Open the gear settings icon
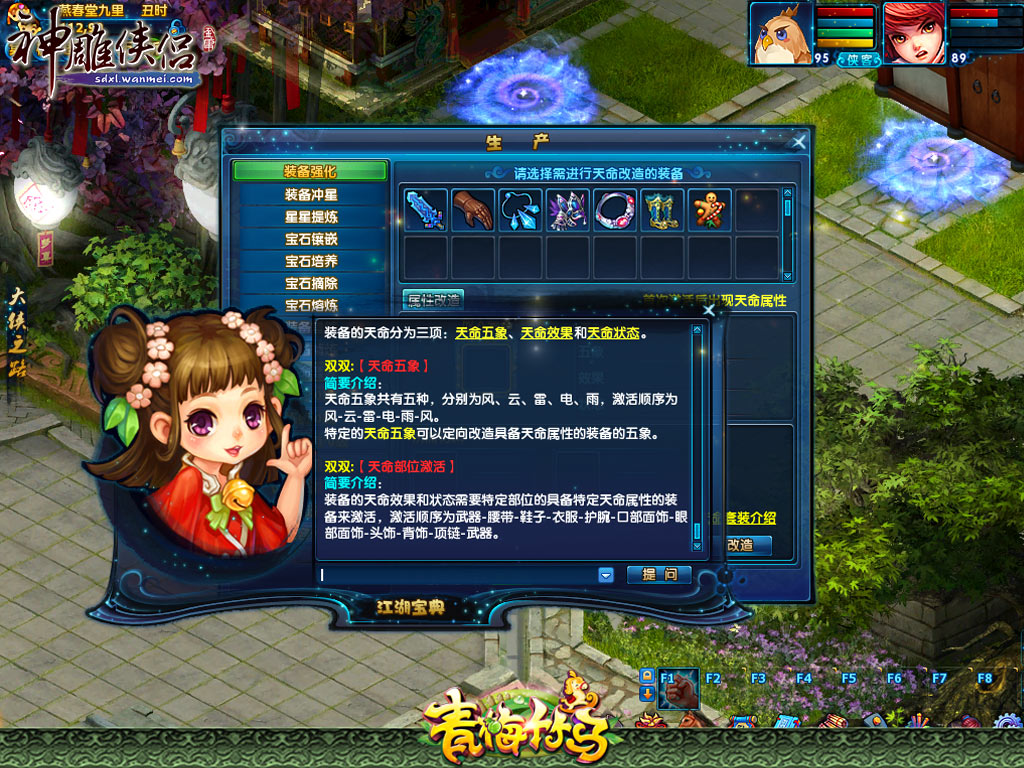This screenshot has width=1024, height=768. (x=1007, y=722)
